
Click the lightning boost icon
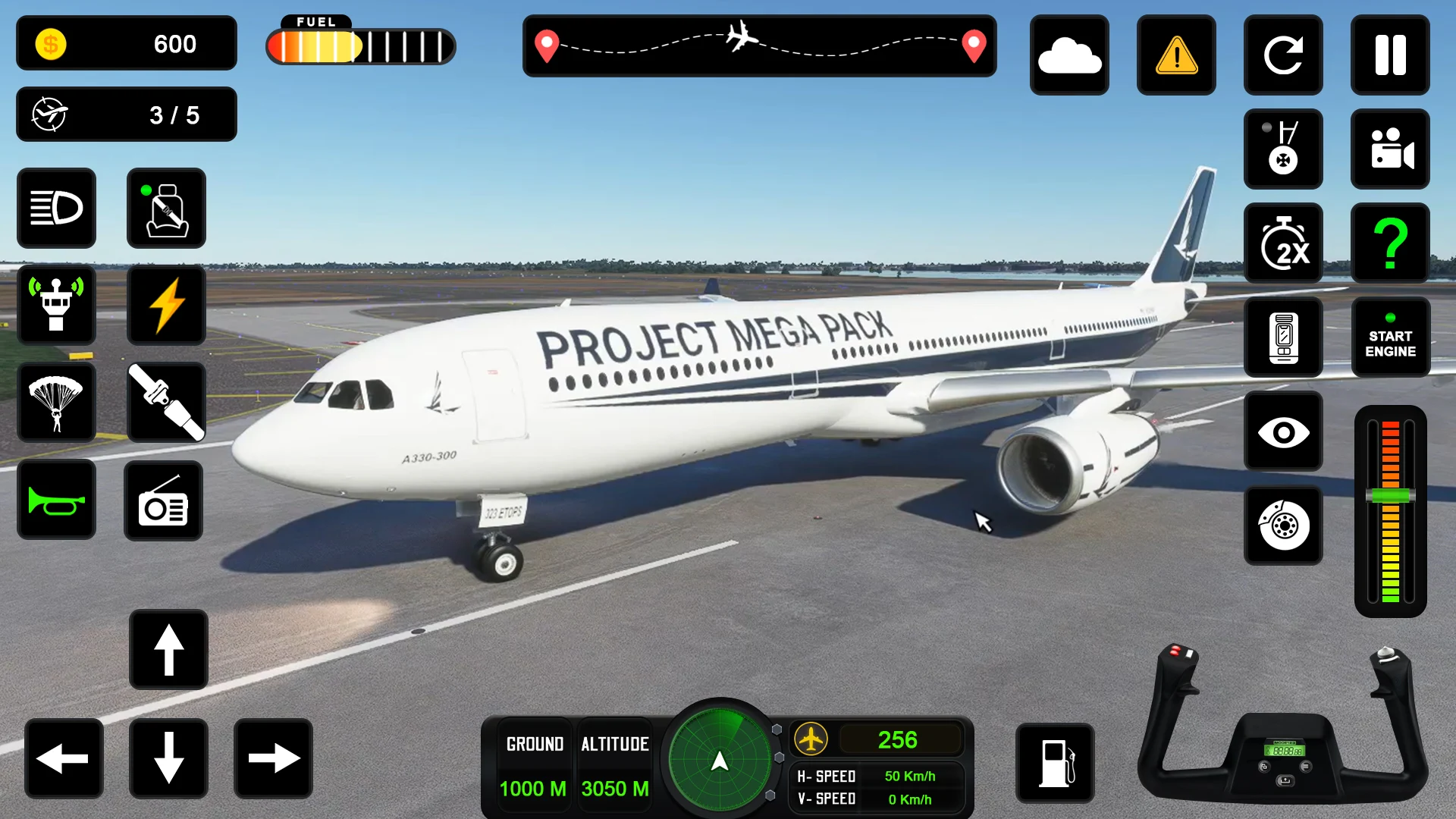pos(166,306)
